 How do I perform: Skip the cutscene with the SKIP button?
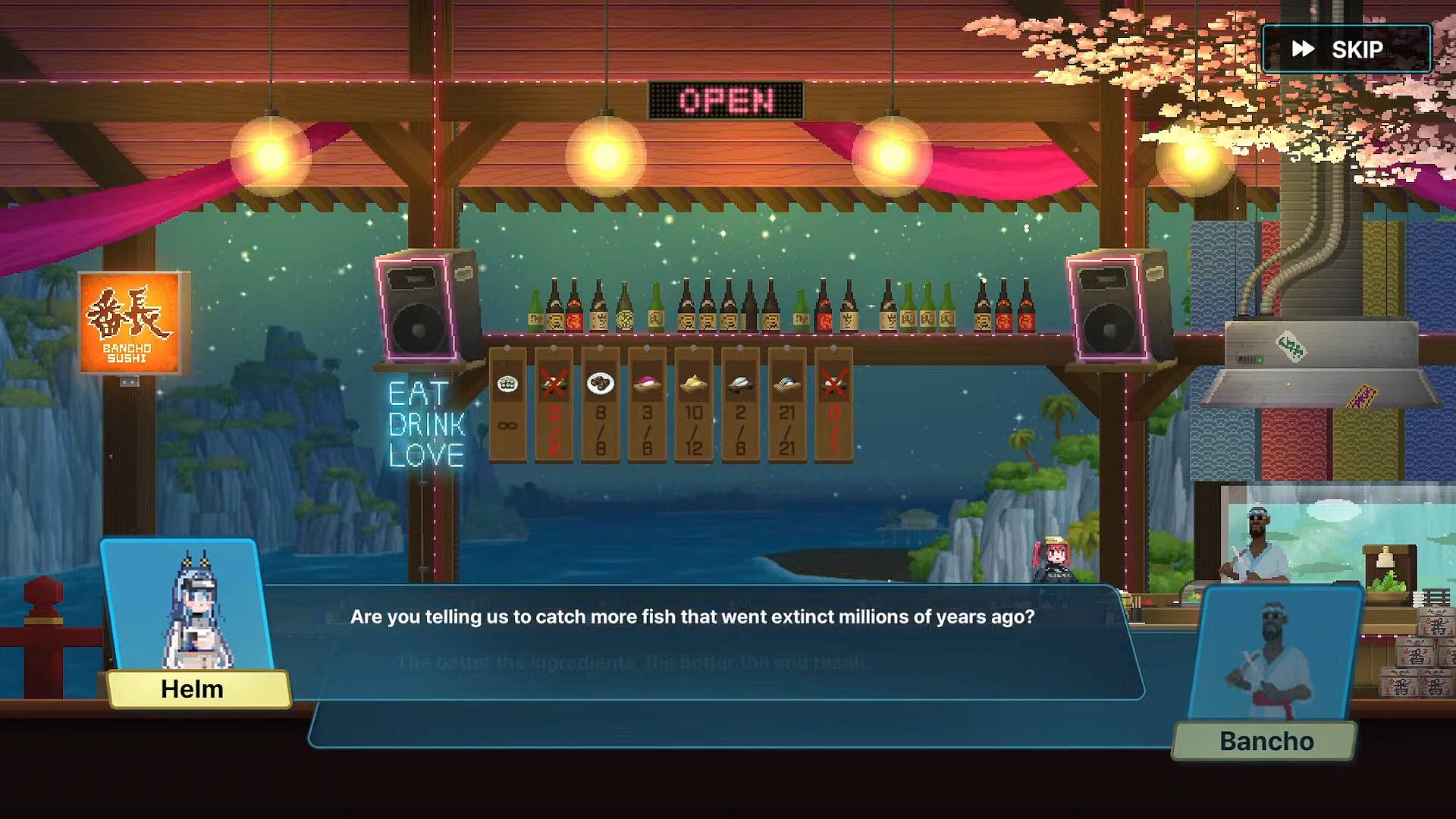1346,49
